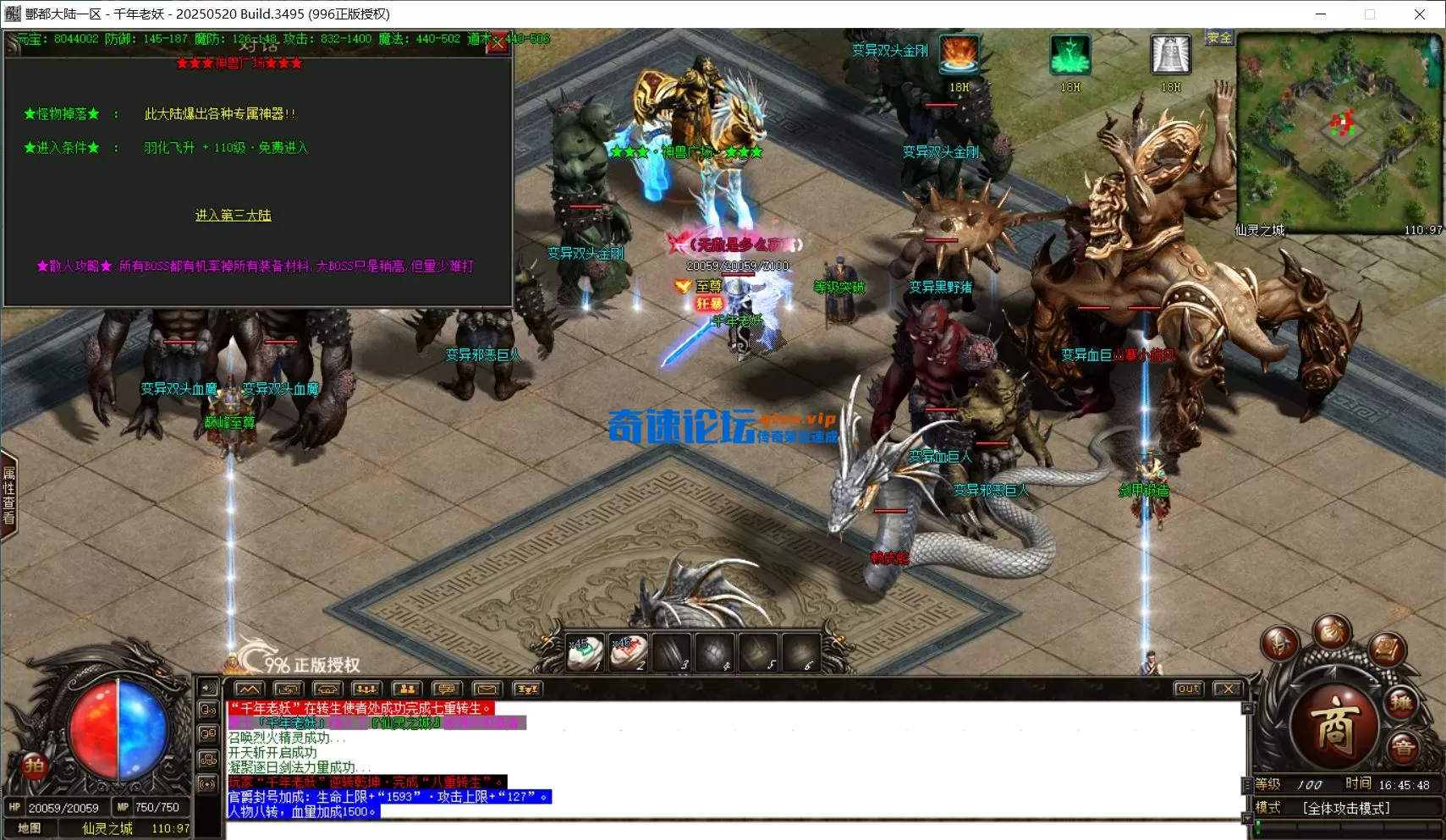This screenshot has width=1446, height=840.
Task: Open the large 商 shop button
Action: [x=1337, y=722]
